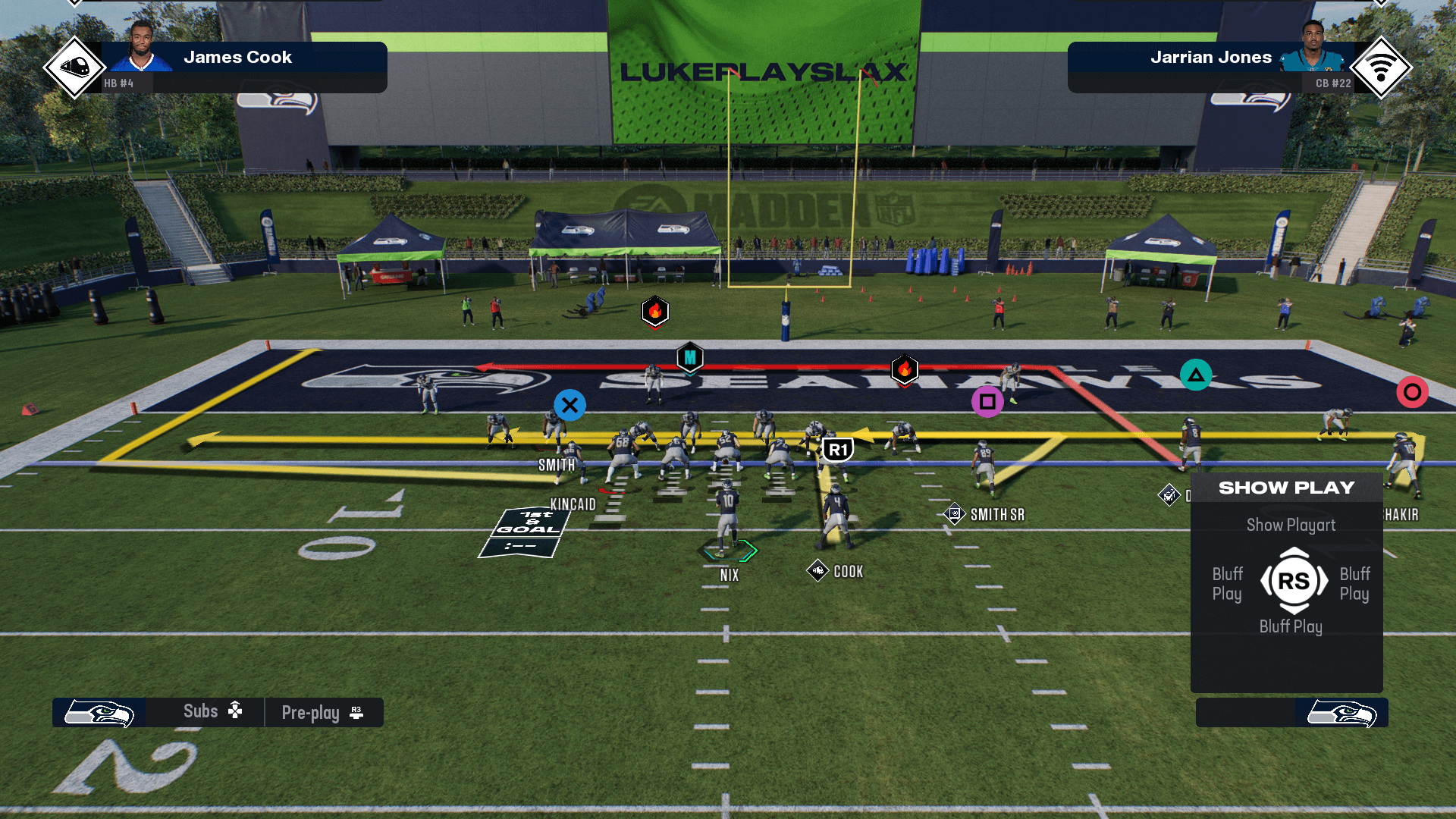Click the teal M defender marker

point(690,358)
